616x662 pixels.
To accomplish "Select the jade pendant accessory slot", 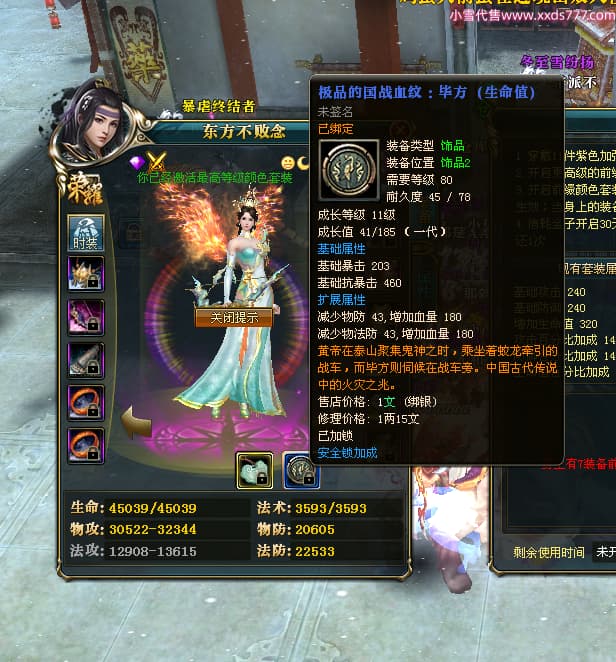I will [254, 470].
